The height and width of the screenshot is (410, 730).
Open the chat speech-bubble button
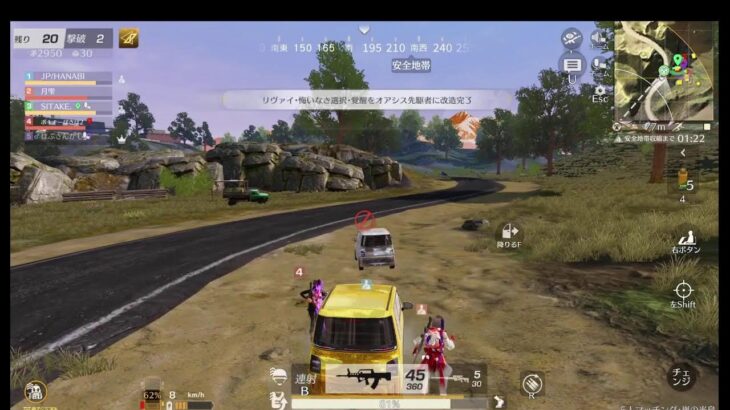(572, 65)
